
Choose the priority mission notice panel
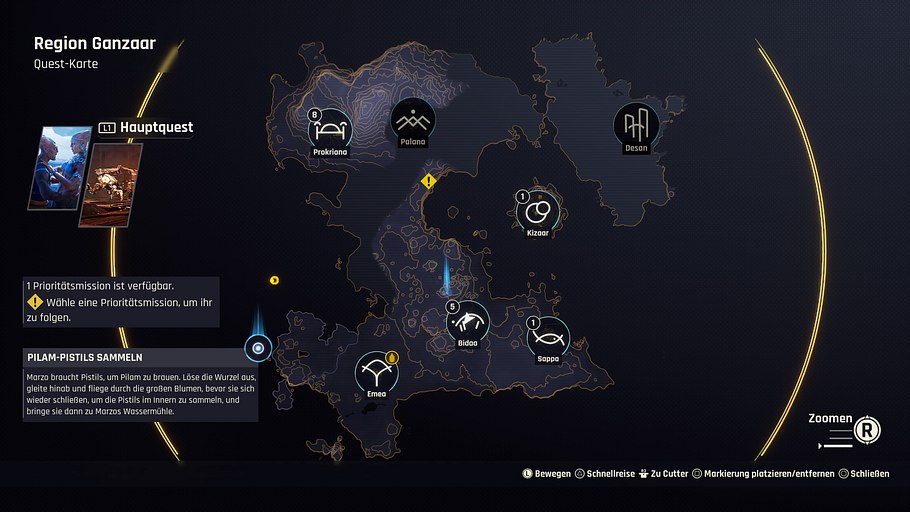pos(120,301)
